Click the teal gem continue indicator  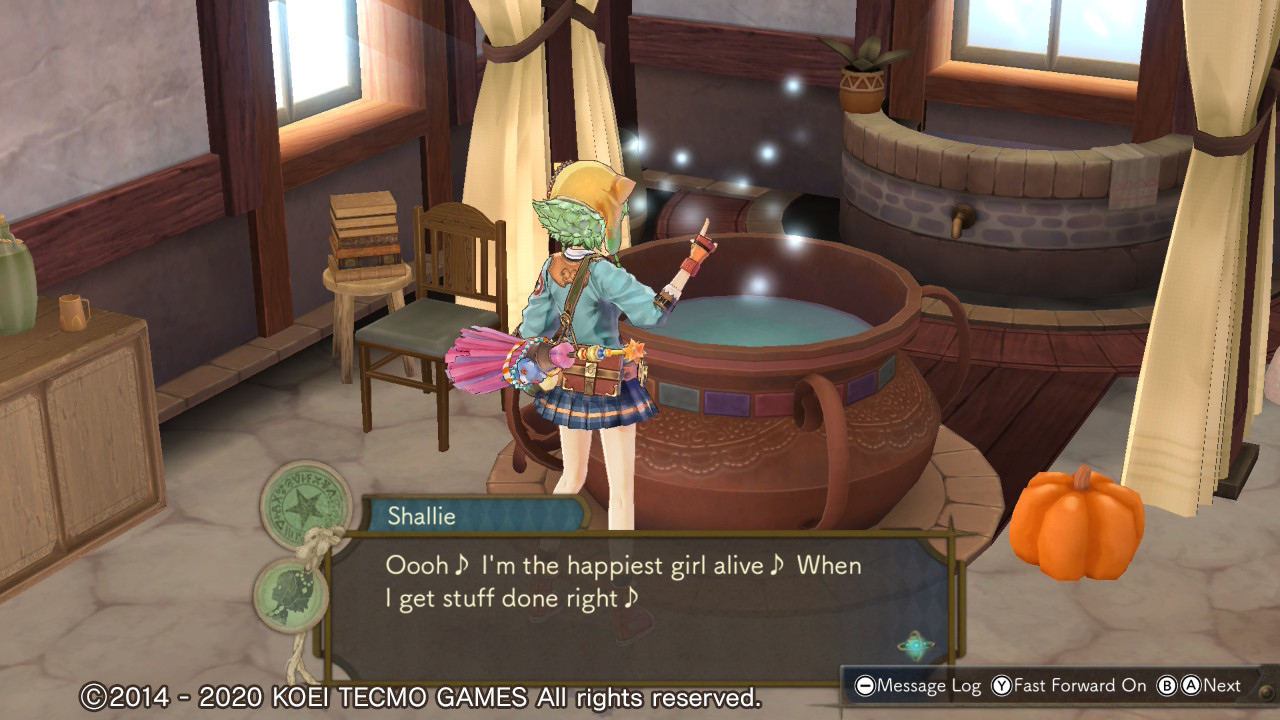point(914,646)
